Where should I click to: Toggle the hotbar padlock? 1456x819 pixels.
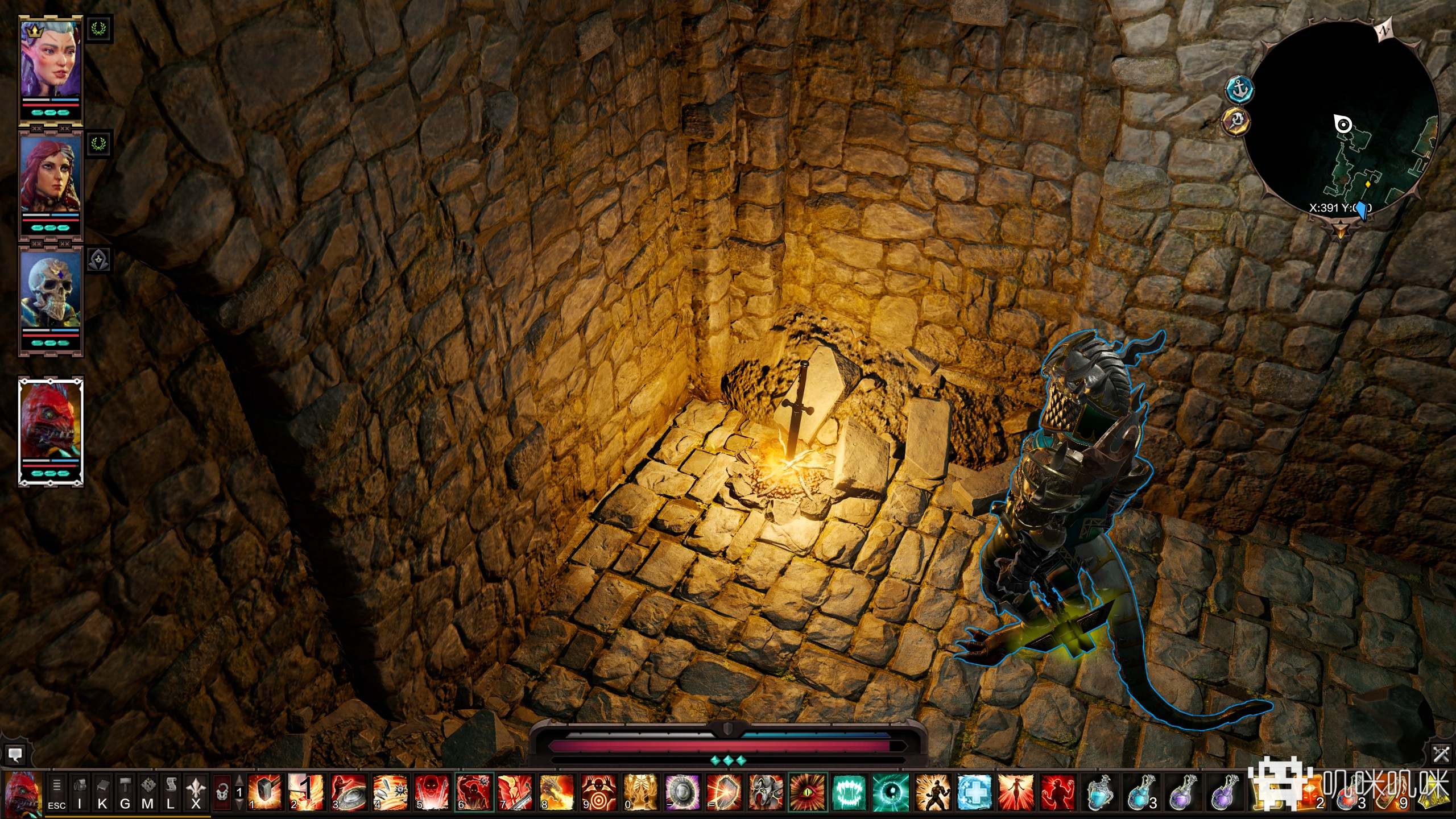[222, 792]
